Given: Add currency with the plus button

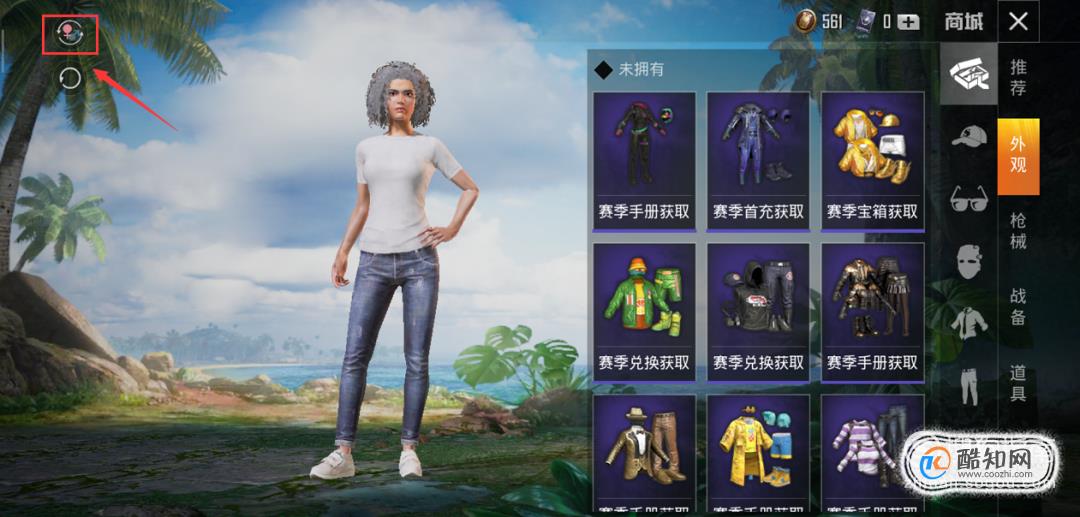Looking at the screenshot, I should [x=908, y=21].
